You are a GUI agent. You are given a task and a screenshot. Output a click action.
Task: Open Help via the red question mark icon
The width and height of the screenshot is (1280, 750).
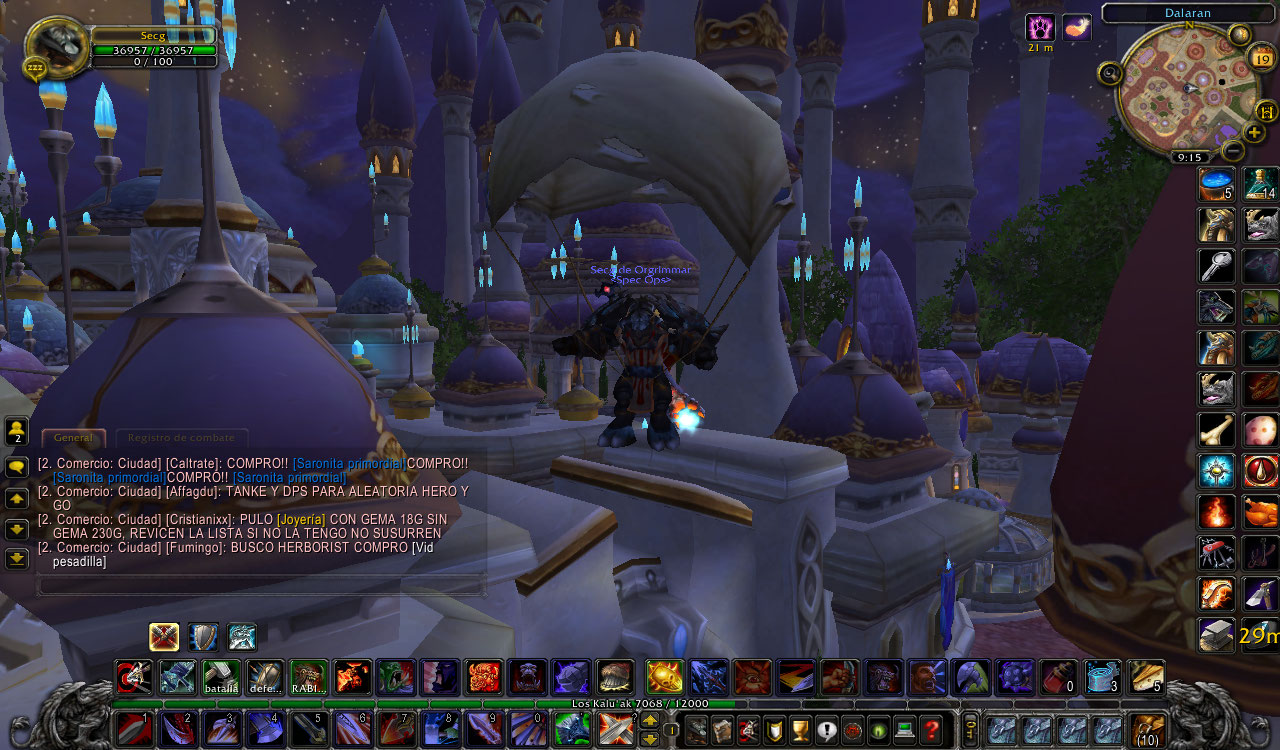pyautogui.click(x=929, y=729)
